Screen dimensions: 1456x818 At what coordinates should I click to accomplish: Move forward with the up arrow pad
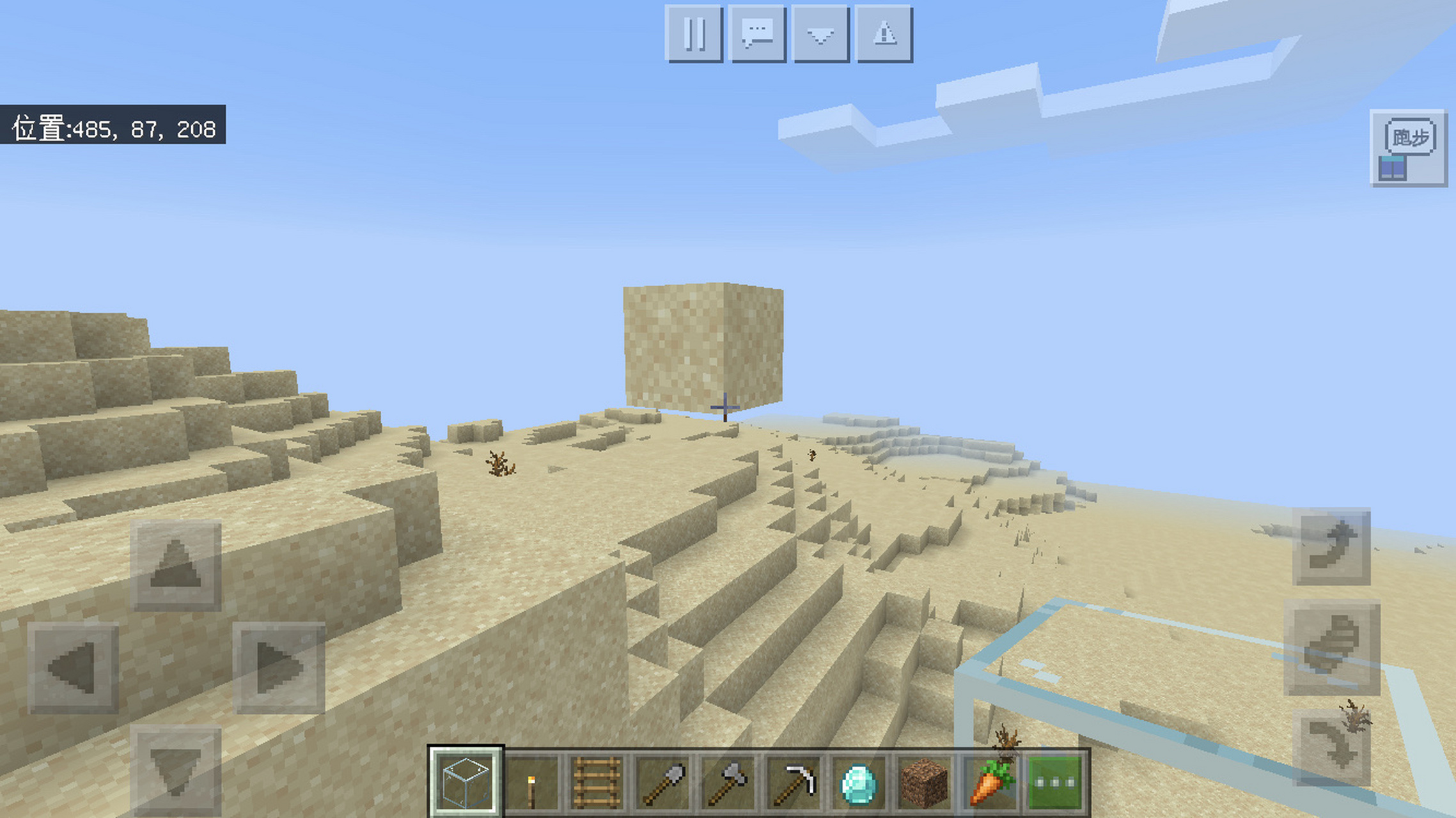176,565
